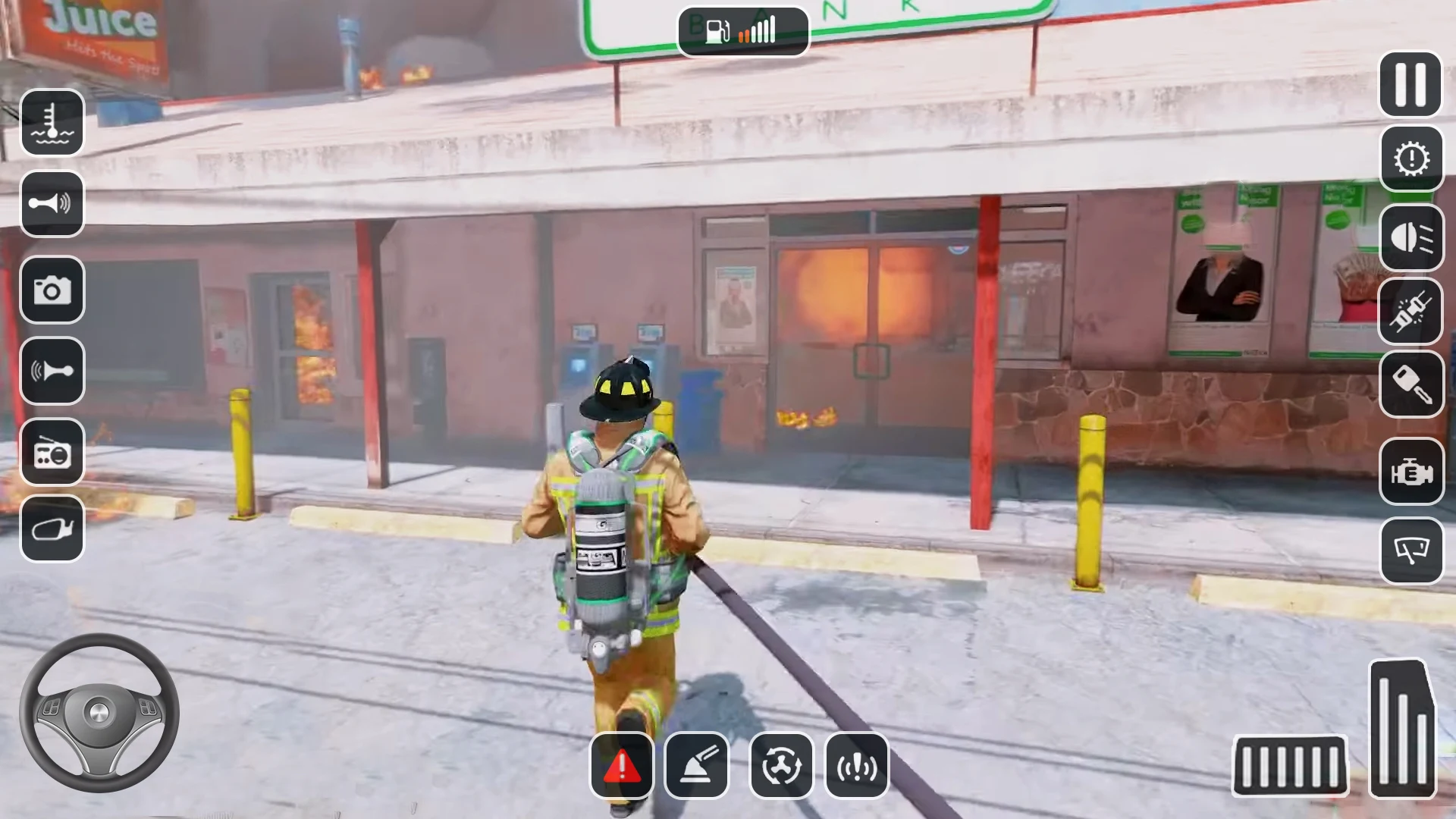Open the pause menu
Image resolution: width=1456 pixels, height=819 pixels.
coord(1410,83)
